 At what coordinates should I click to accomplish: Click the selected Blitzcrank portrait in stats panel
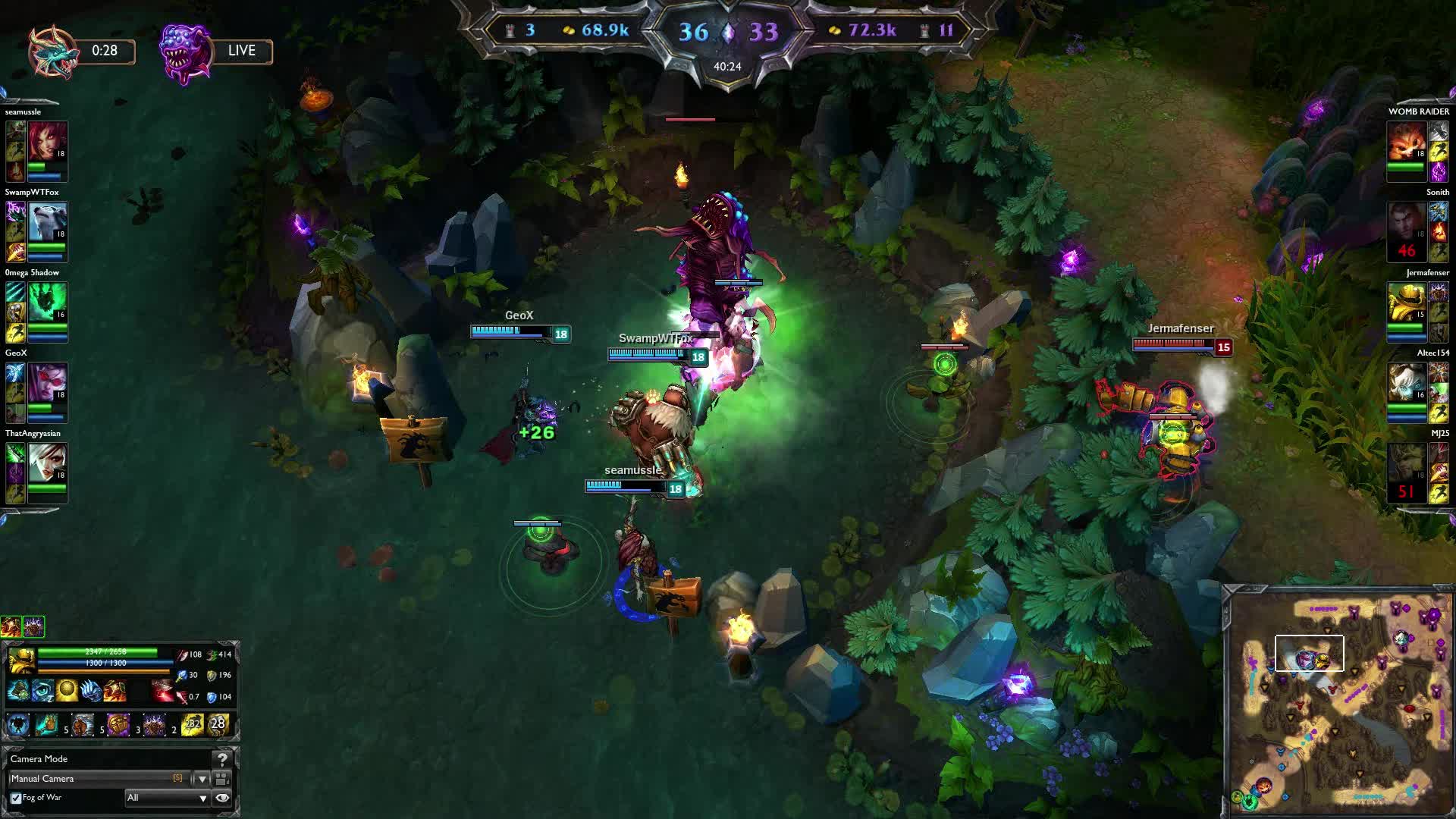[x=21, y=661]
